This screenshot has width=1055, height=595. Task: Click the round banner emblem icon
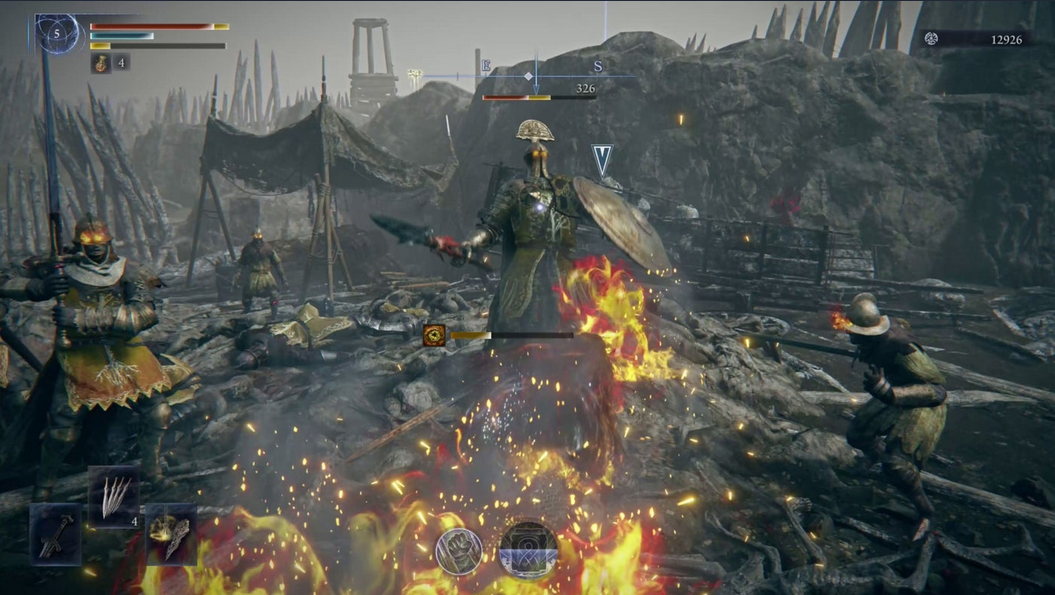pyautogui.click(x=528, y=549)
